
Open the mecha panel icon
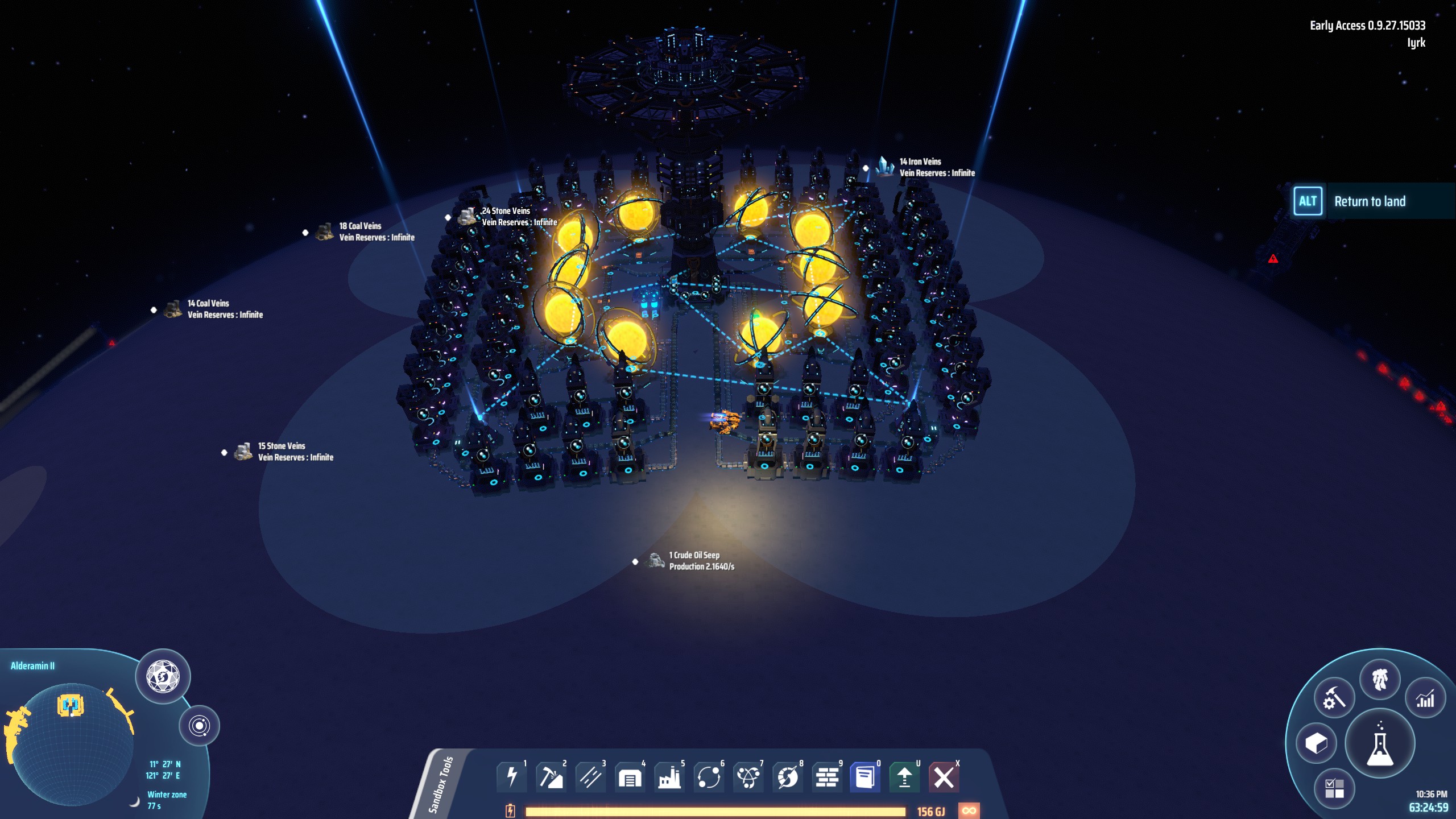[1380, 679]
